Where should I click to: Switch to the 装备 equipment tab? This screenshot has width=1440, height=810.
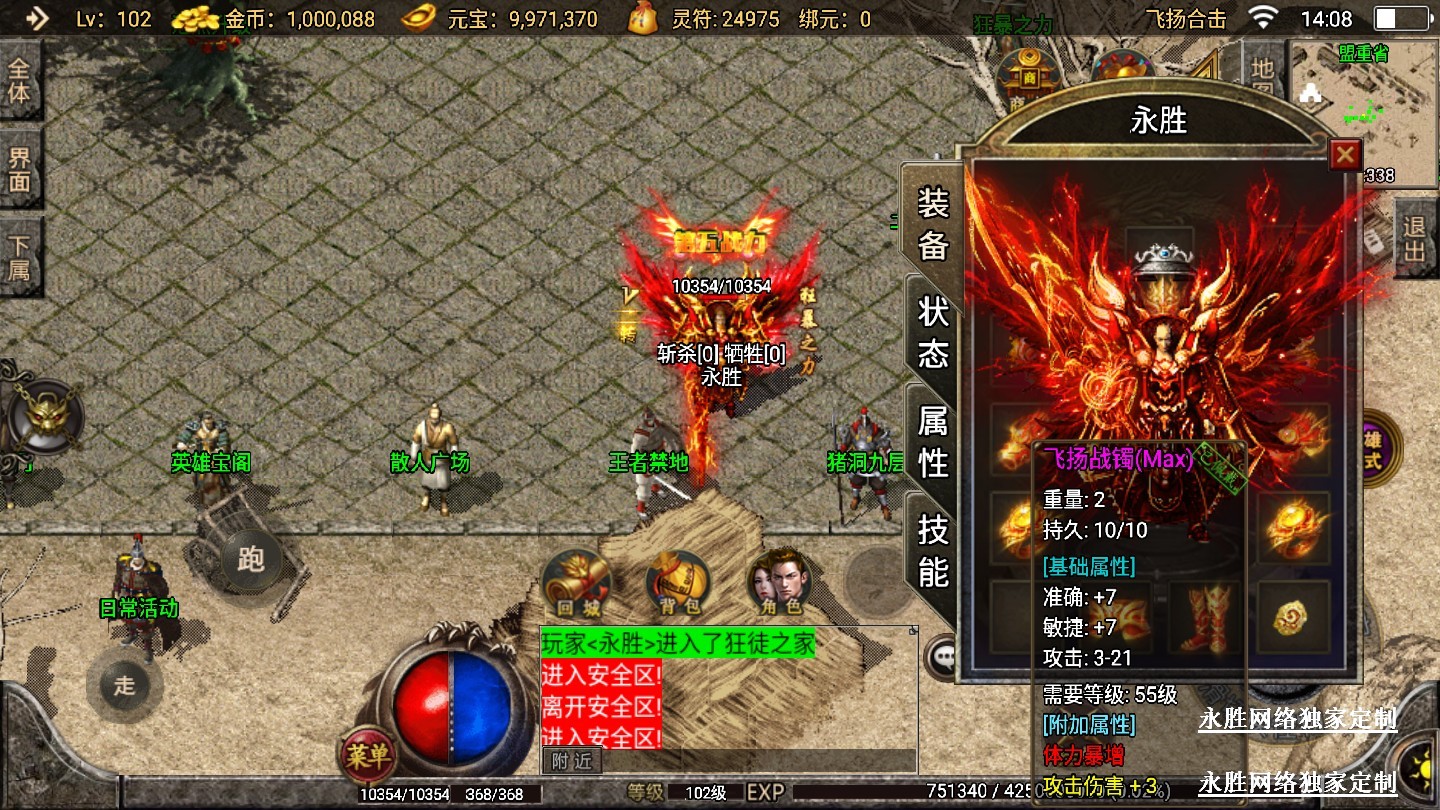coord(932,224)
